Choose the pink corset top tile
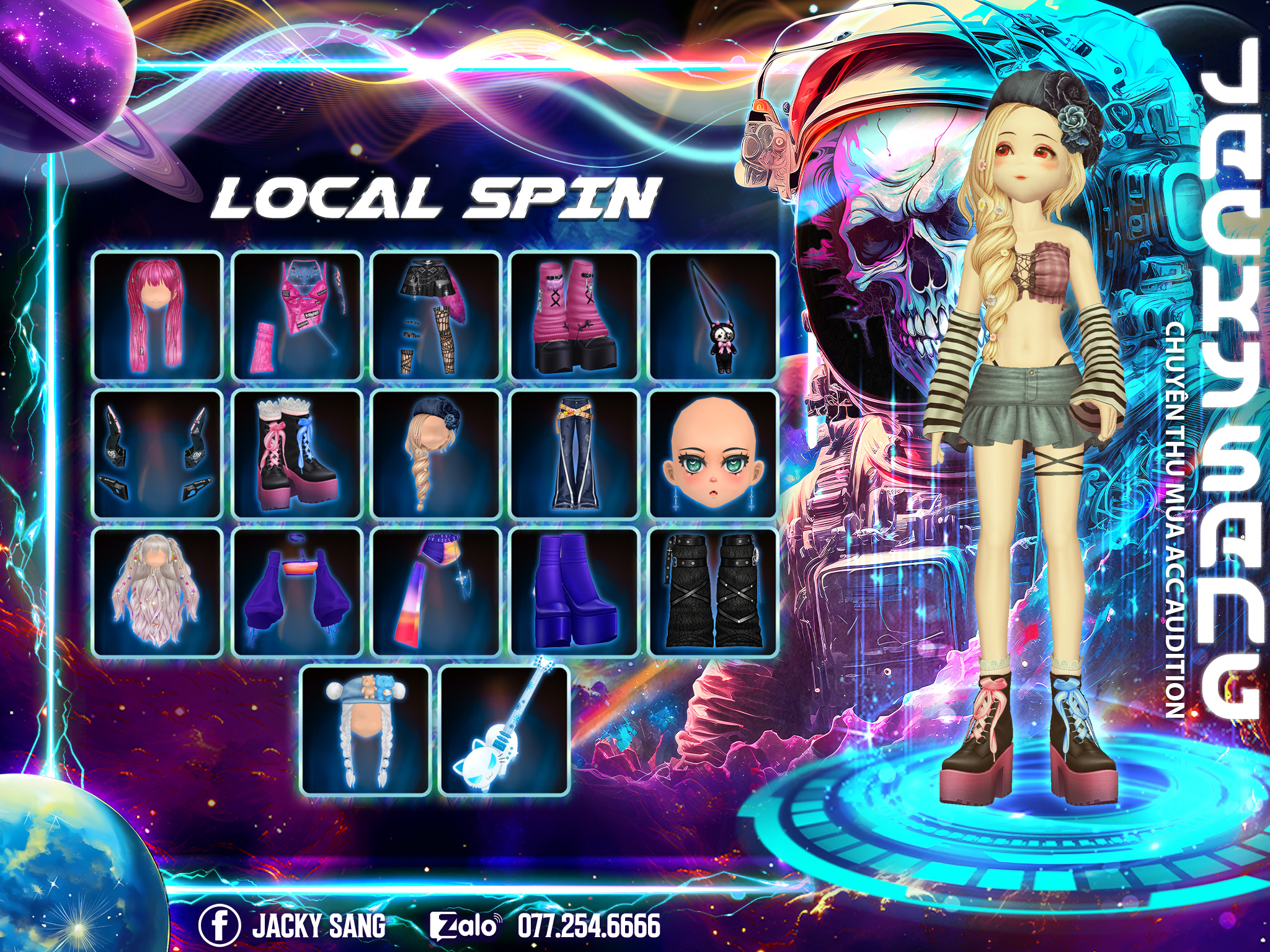This screenshot has width=1270, height=952. (x=297, y=315)
